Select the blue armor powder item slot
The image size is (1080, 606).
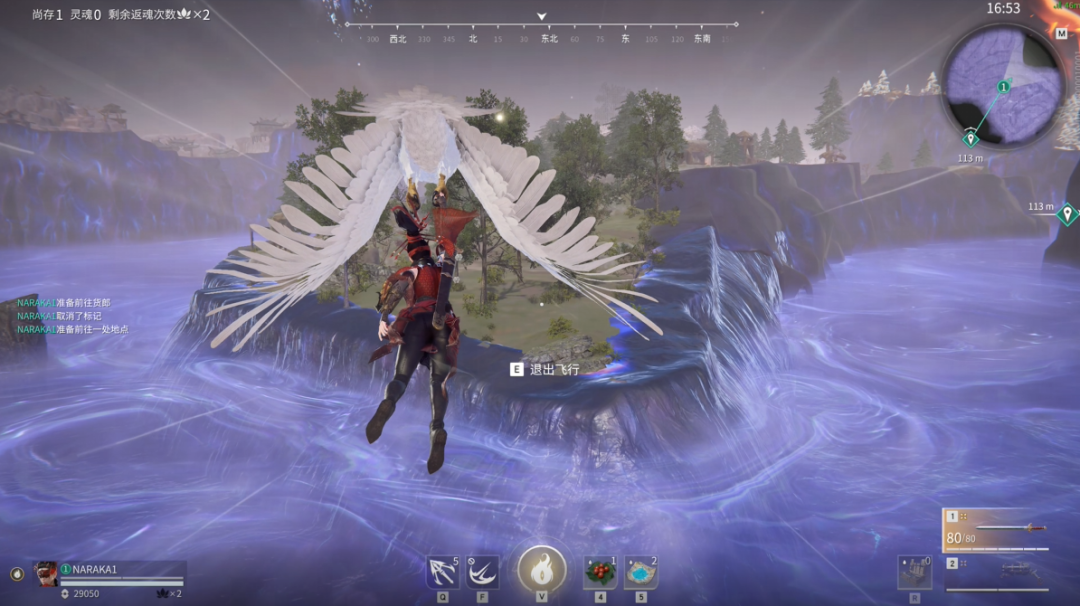[641, 572]
